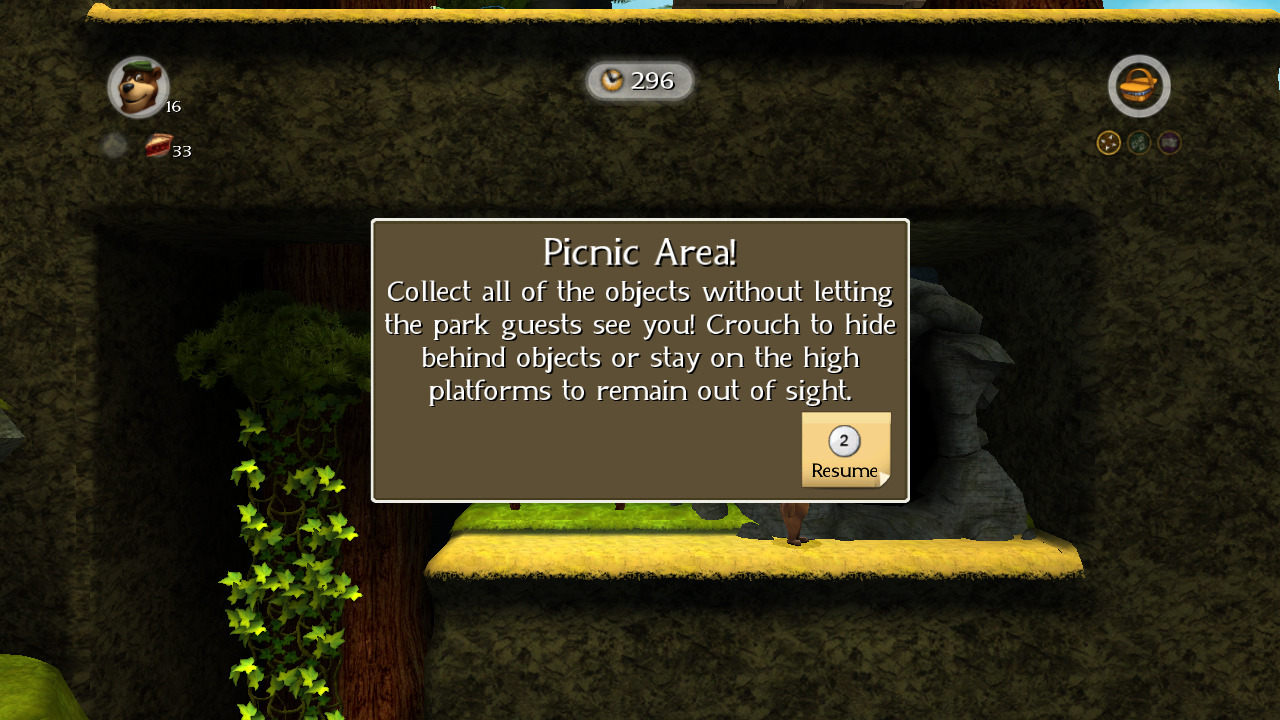Viewport: 1280px width, 720px height.
Task: Select the purple collectible icon
Action: point(1169,143)
